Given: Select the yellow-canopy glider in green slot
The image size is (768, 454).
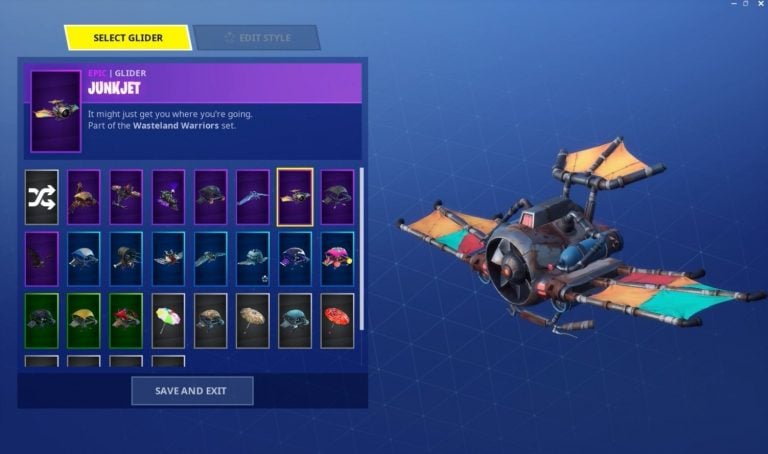Looking at the screenshot, I should [84, 321].
